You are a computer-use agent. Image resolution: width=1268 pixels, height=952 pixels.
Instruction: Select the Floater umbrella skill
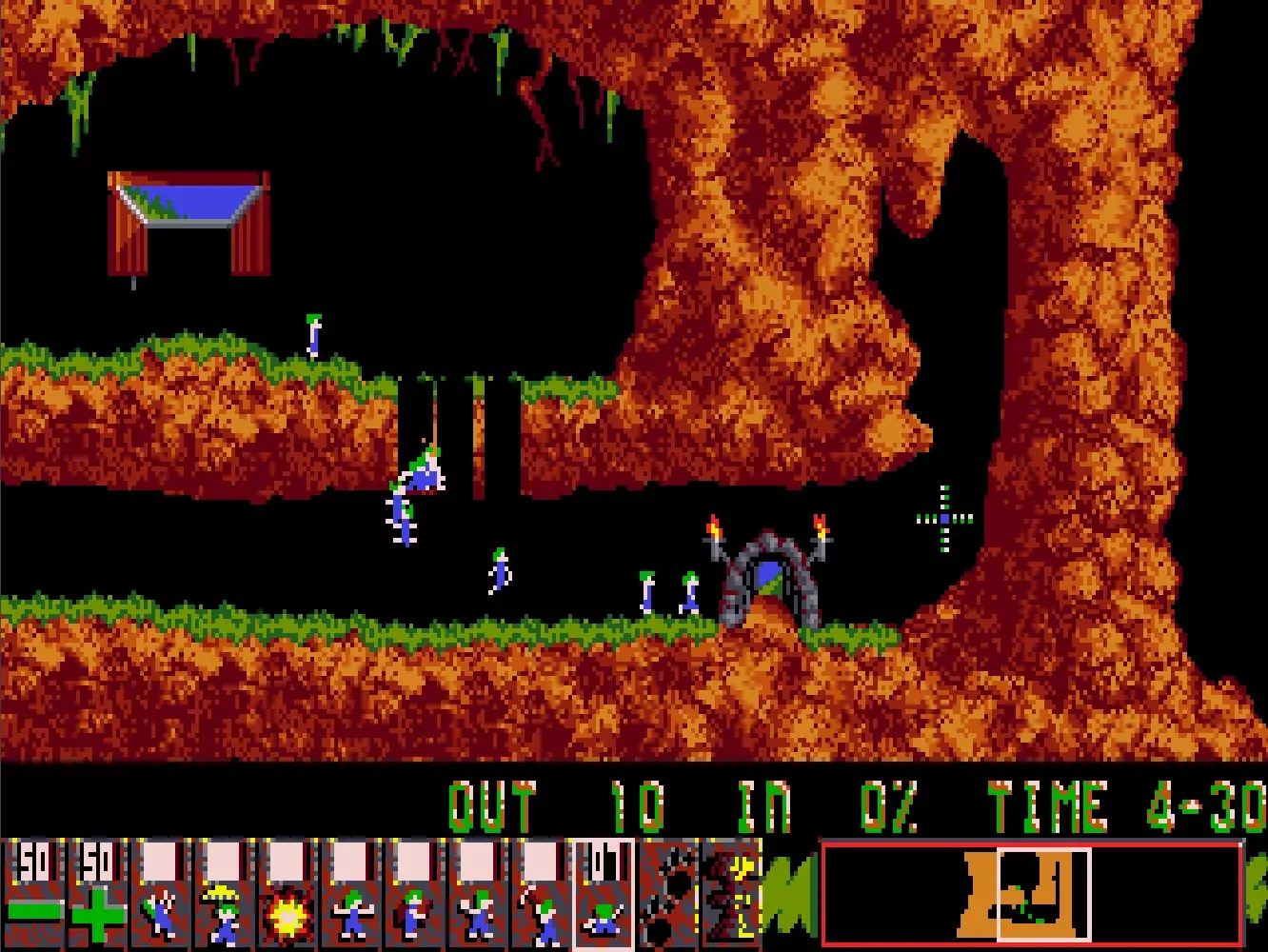coord(223,895)
